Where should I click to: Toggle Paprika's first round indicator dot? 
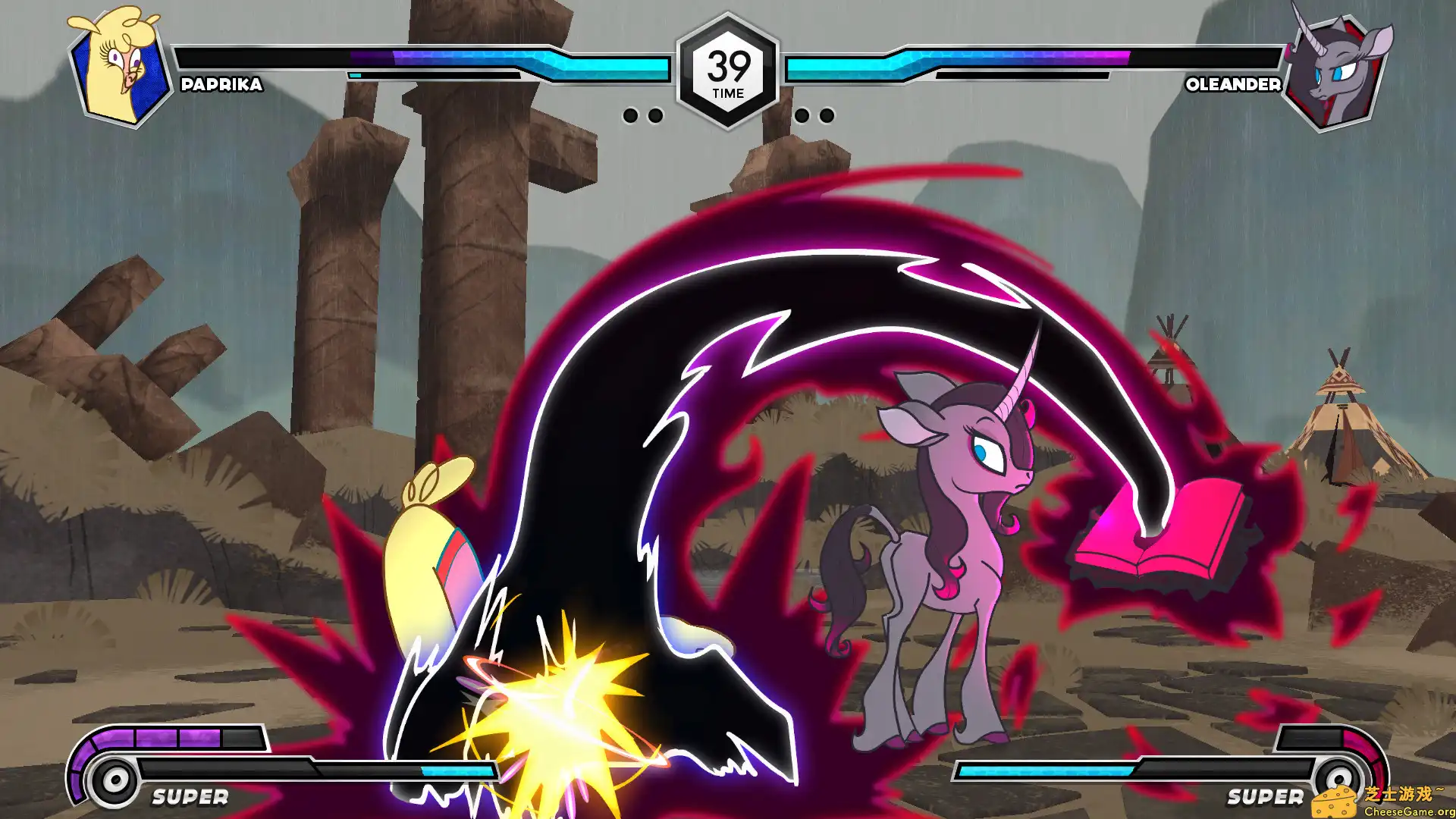tap(632, 115)
